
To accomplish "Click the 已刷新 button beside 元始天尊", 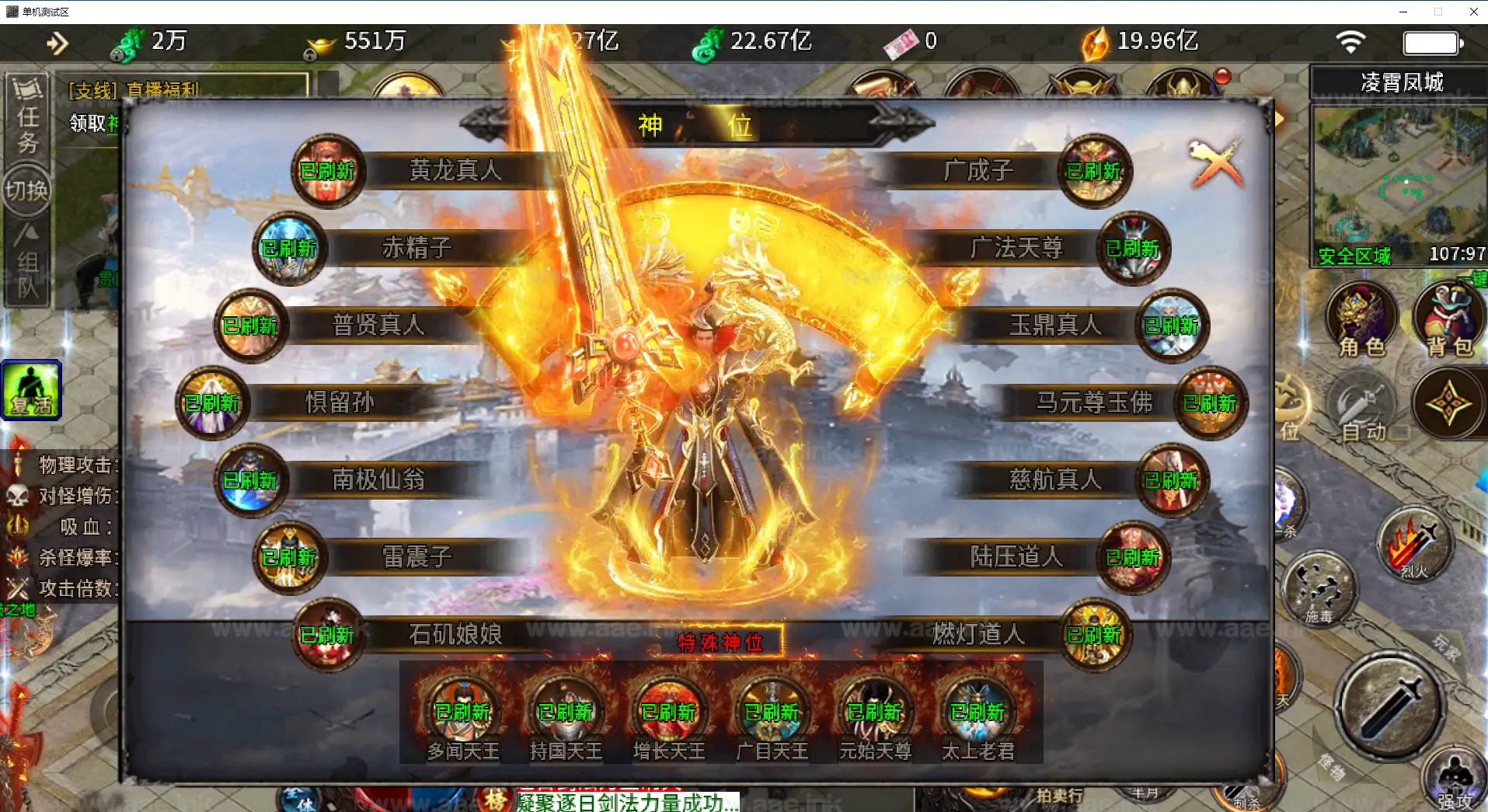I will coord(873,712).
